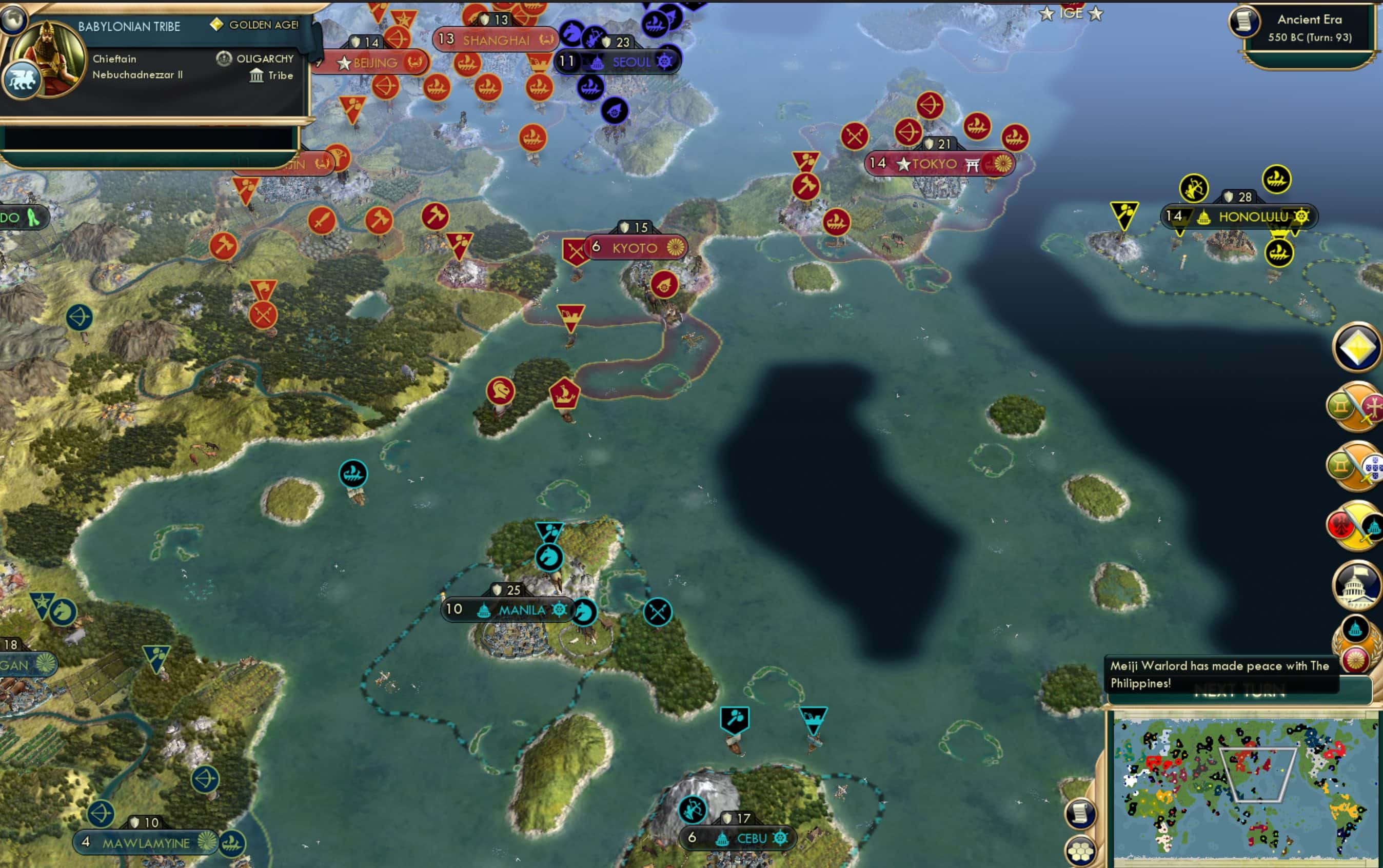
Task: Toggle the right star beside IGE label
Action: (1097, 13)
